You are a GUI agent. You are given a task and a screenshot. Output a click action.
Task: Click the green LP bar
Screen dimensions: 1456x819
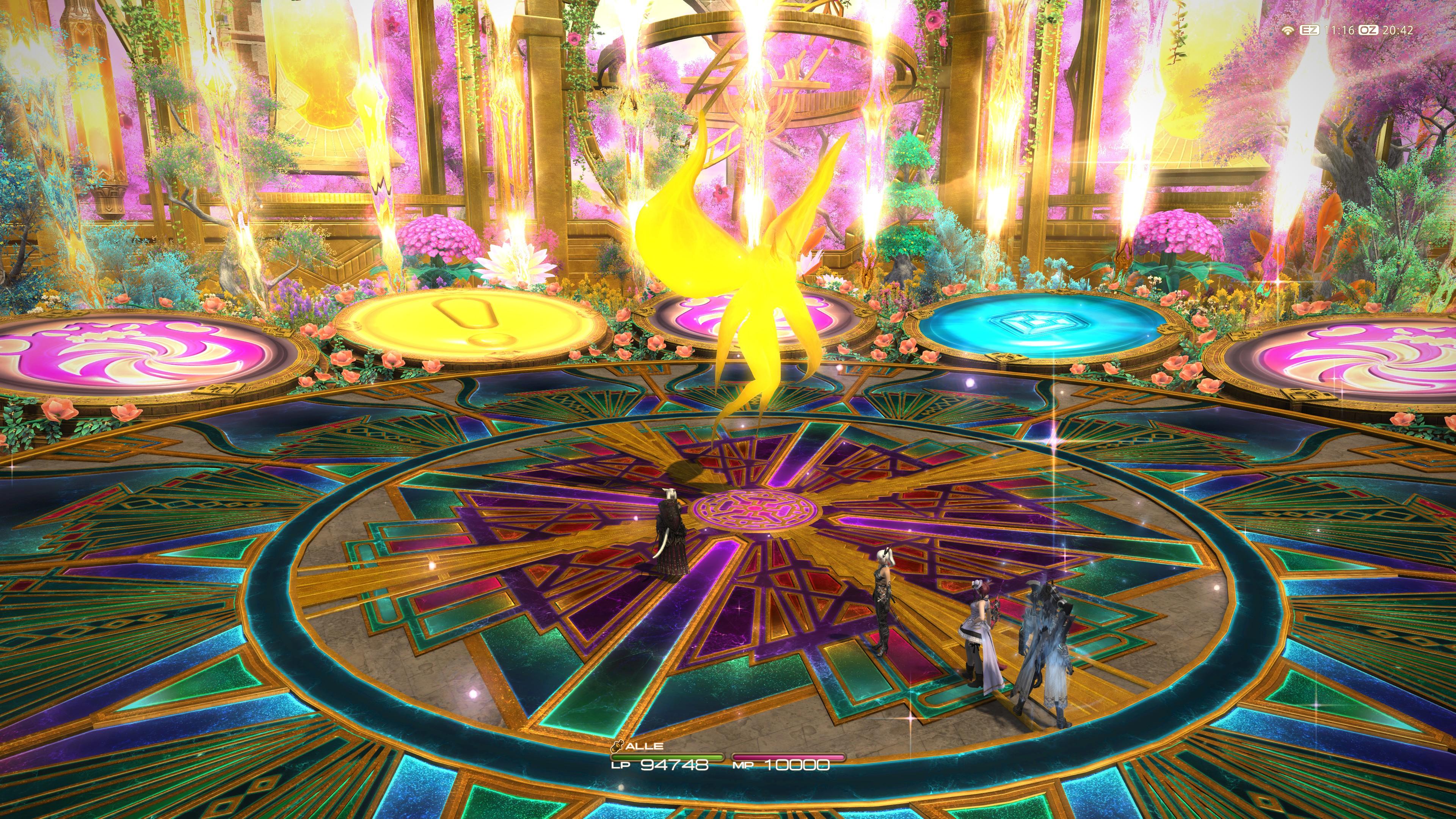(667, 757)
